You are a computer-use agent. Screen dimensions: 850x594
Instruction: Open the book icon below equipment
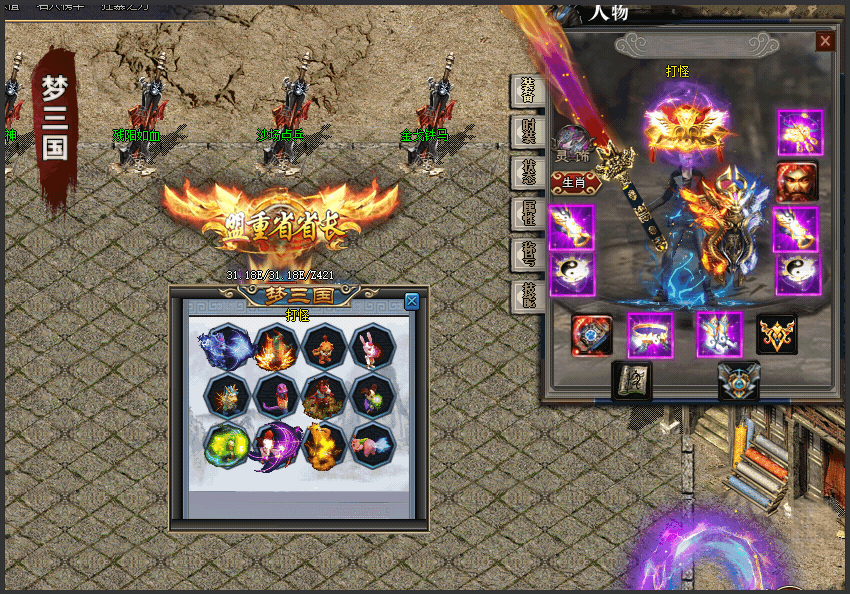point(631,381)
